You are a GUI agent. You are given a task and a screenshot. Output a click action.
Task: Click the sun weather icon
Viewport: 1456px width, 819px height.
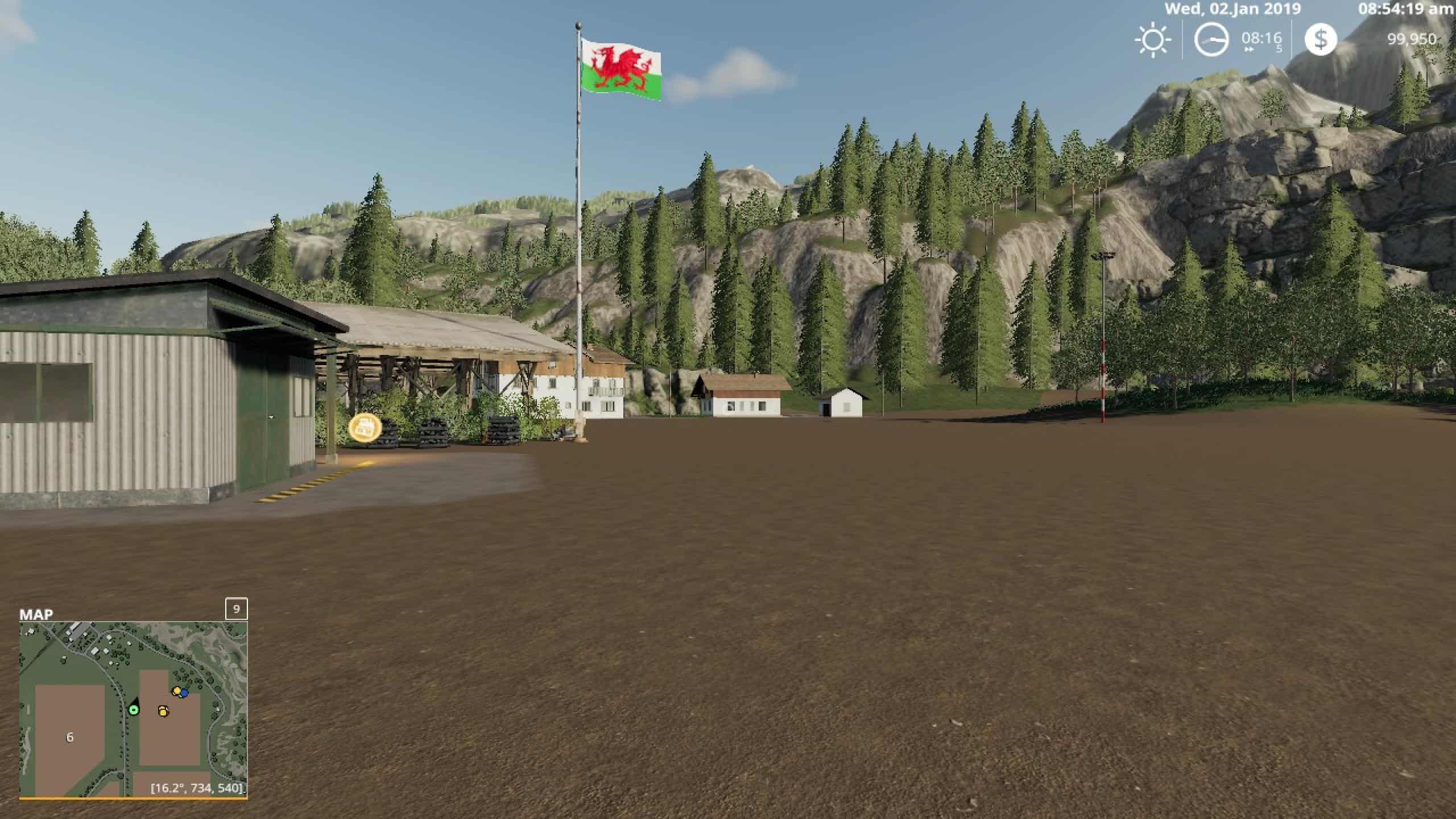(x=1153, y=40)
